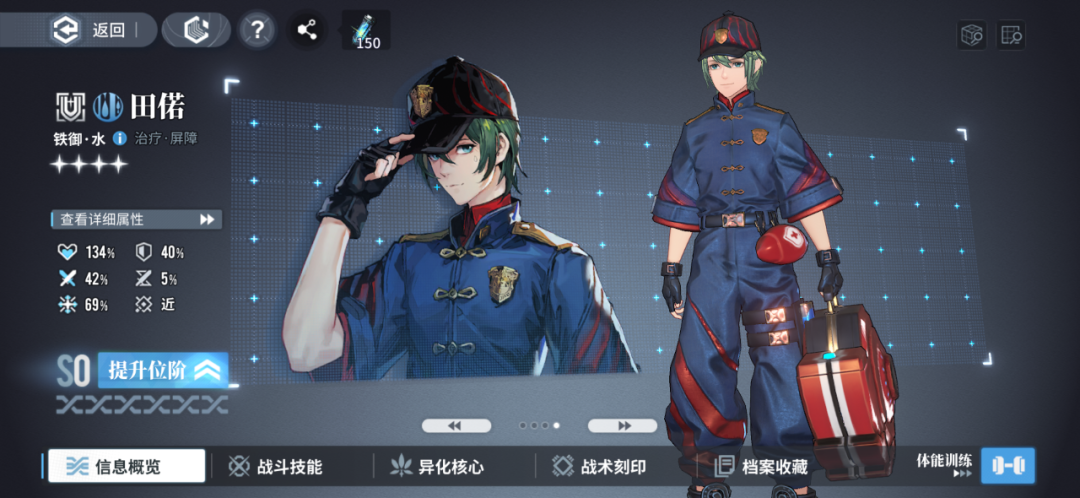Tap the 提升位阶 rank up button
This screenshot has width=1080, height=498.
pos(162,370)
